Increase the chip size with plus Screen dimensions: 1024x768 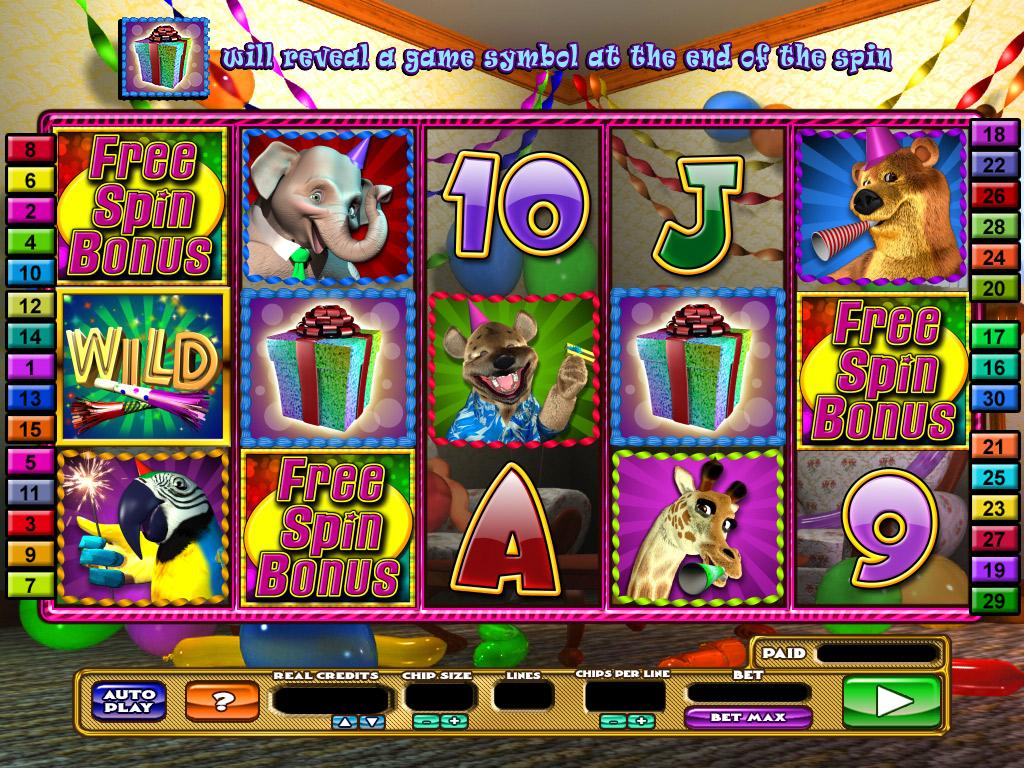coord(456,721)
